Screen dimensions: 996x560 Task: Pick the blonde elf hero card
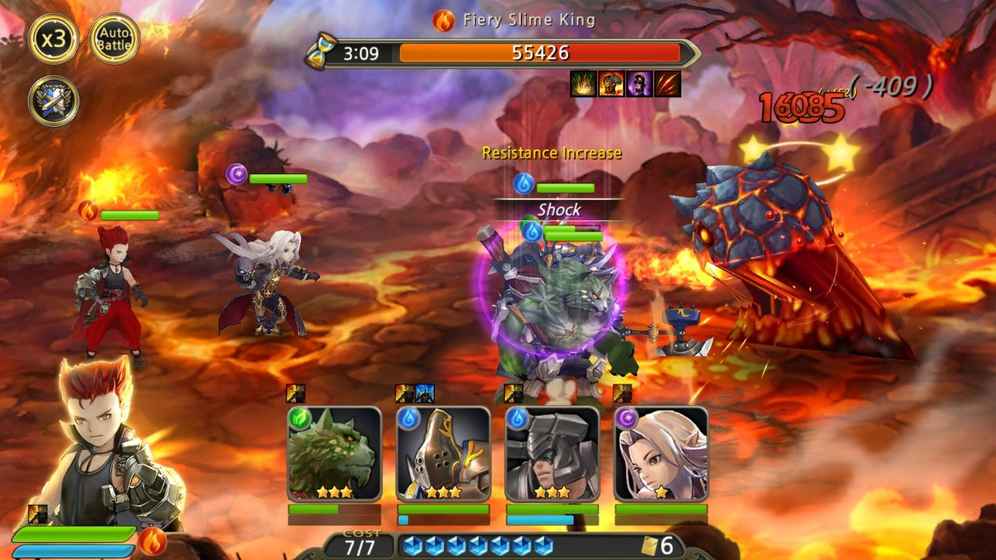660,454
